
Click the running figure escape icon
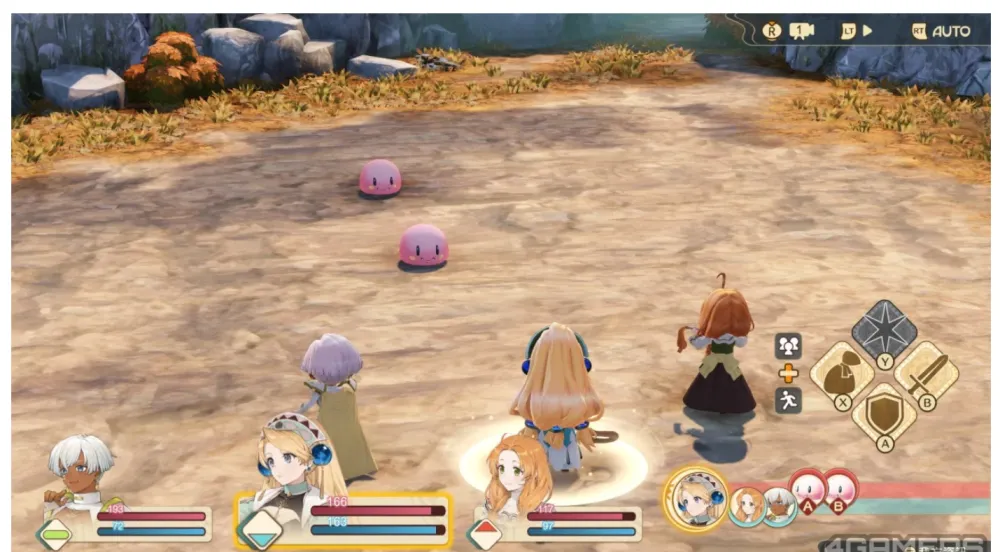(788, 400)
